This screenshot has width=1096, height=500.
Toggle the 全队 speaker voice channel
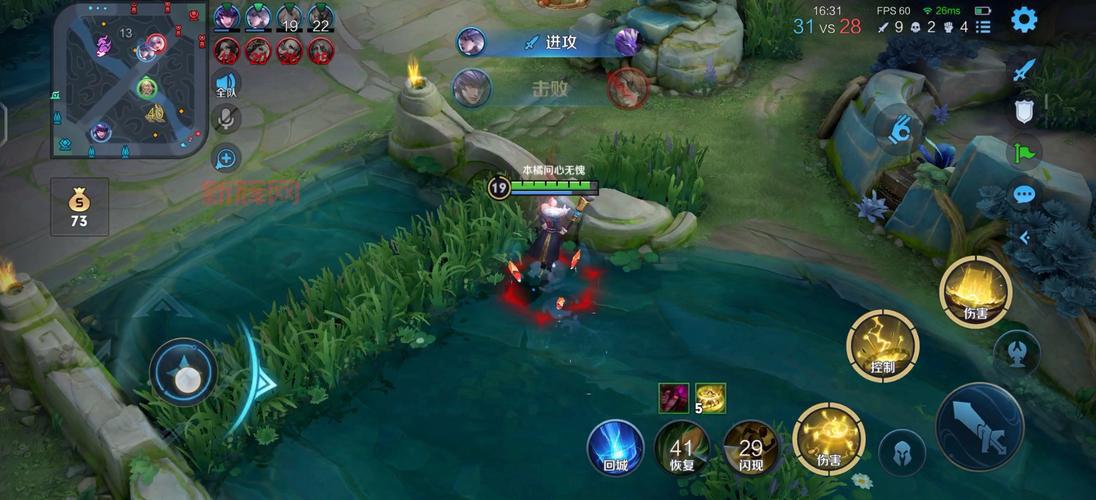coord(226,84)
